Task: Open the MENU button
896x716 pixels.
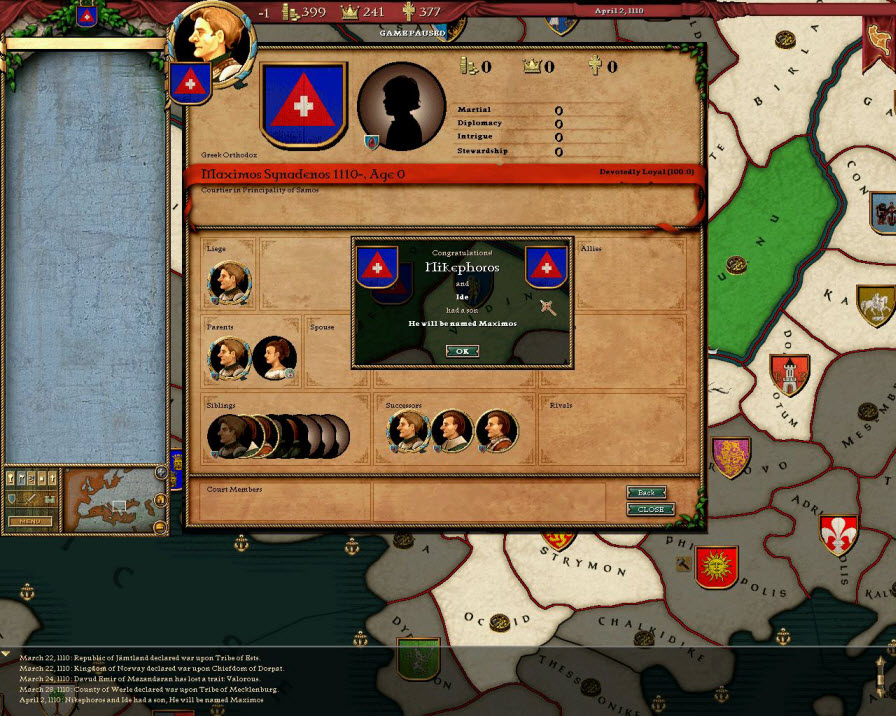Action: [x=30, y=521]
